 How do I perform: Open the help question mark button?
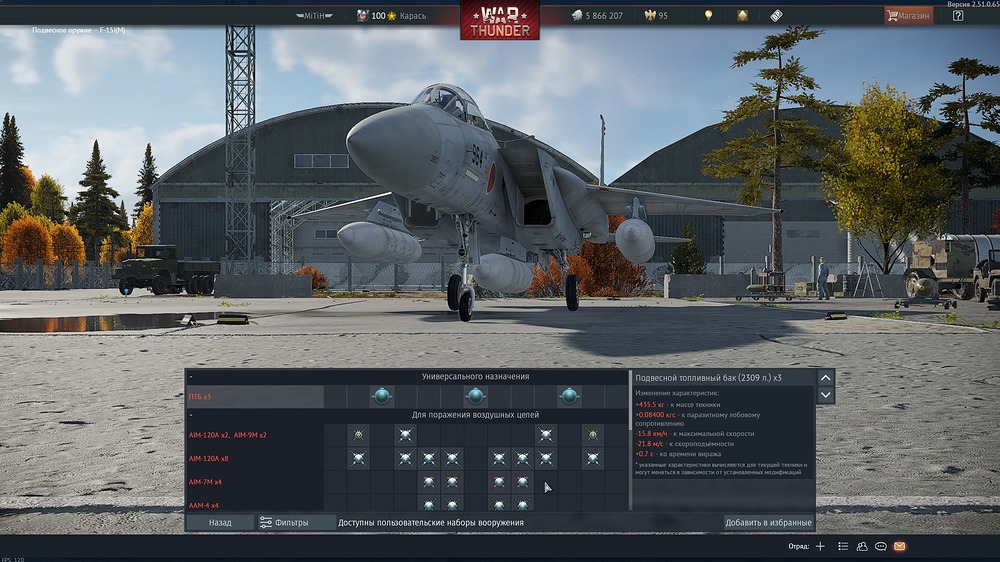[958, 16]
